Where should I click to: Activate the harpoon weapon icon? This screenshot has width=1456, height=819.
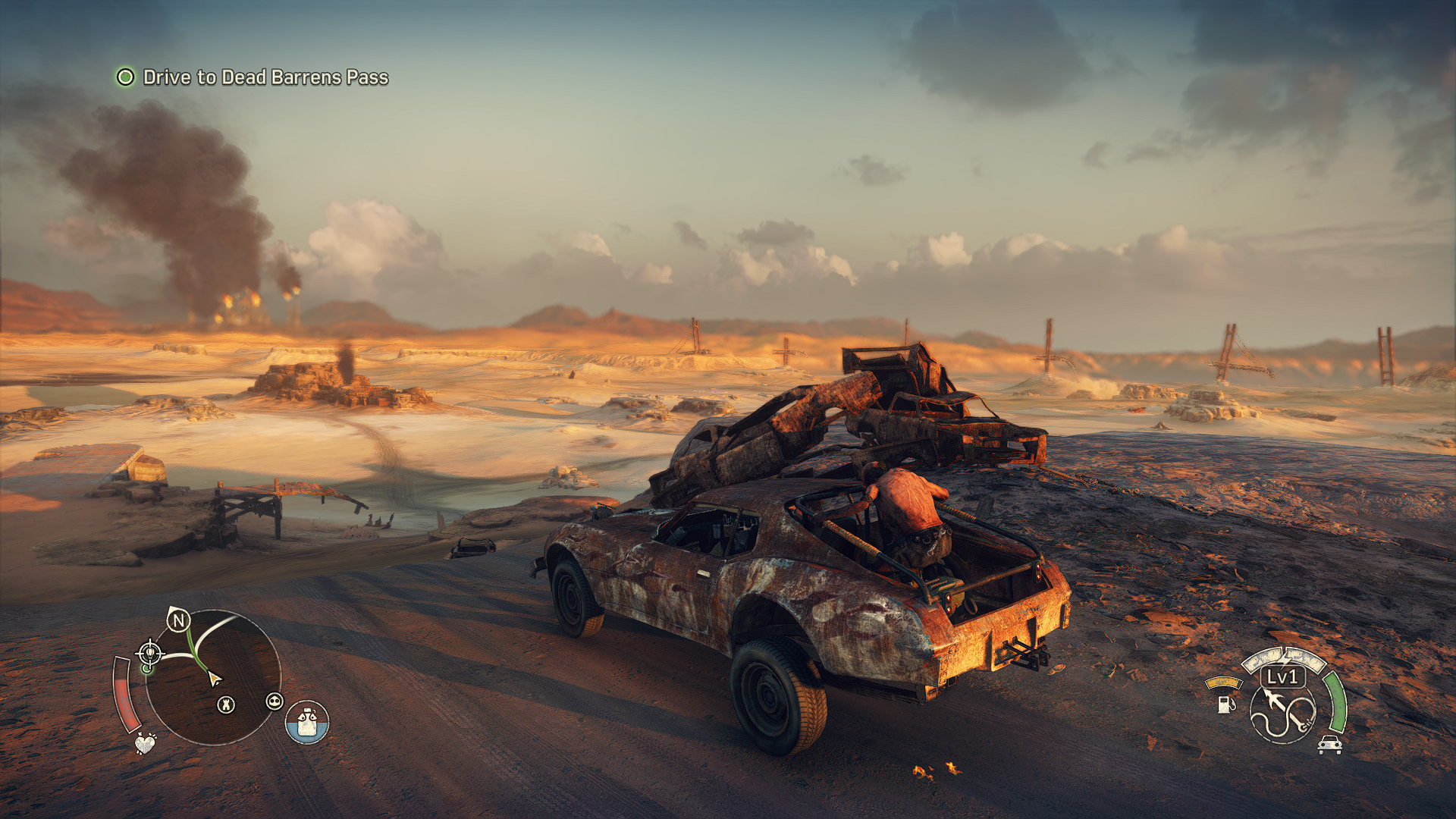pos(1283,714)
